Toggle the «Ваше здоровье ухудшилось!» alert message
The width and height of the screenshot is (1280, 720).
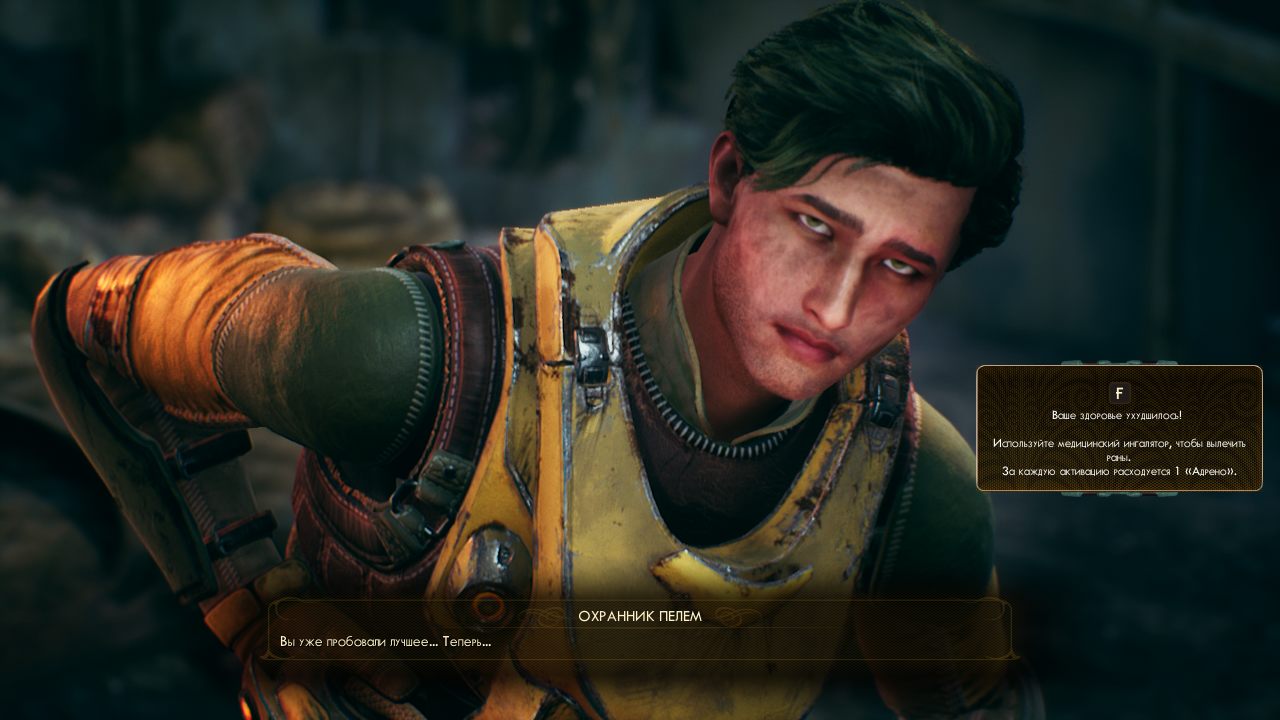pos(1119,415)
